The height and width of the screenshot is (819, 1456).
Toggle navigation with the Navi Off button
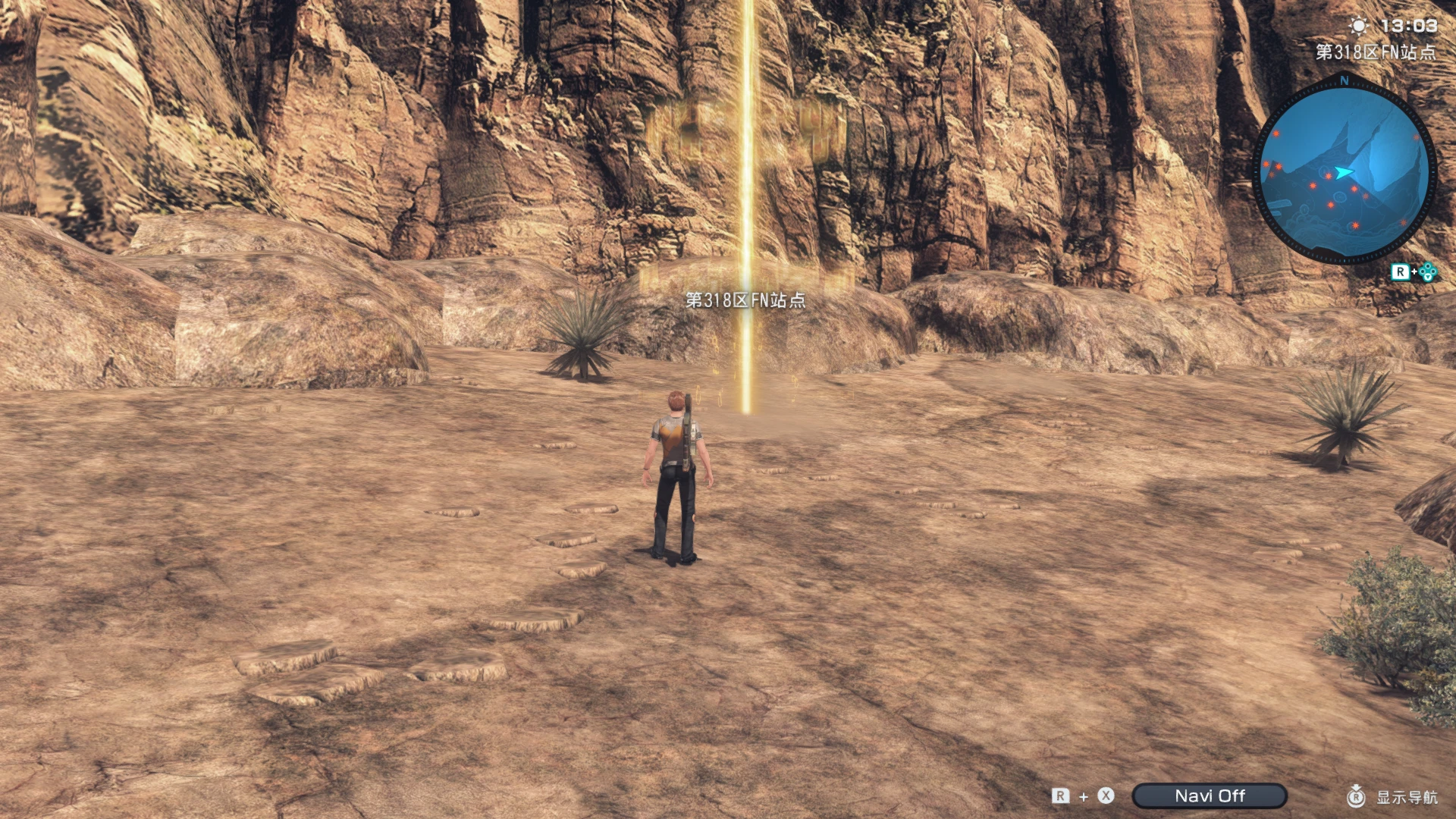pos(1209,795)
